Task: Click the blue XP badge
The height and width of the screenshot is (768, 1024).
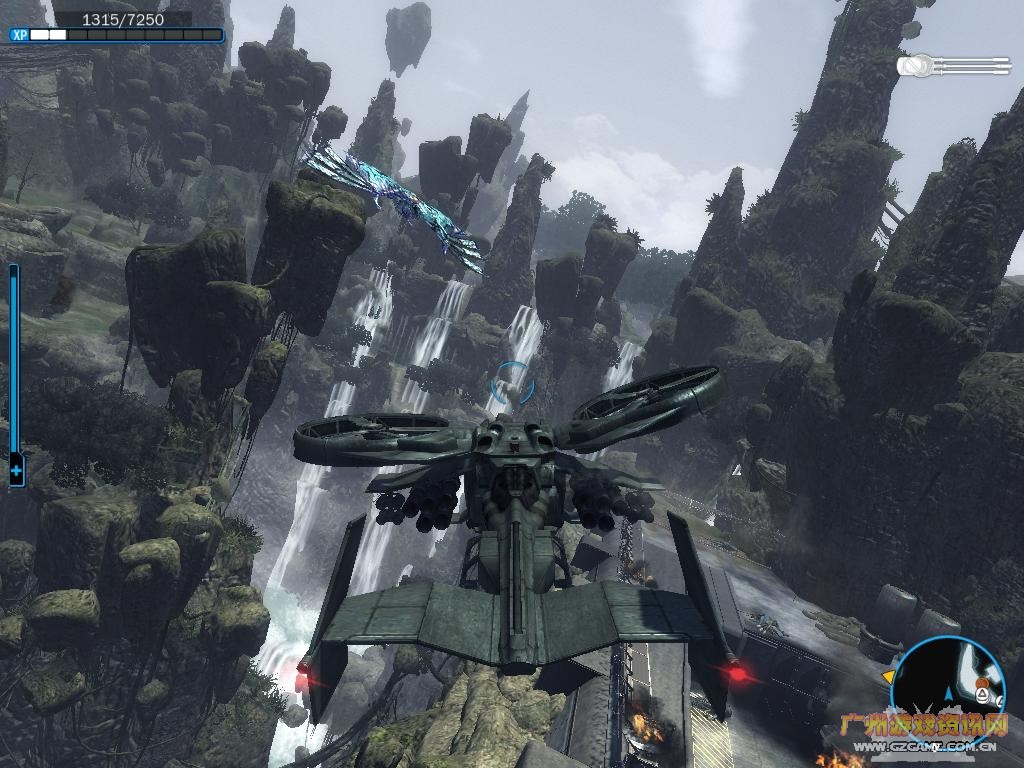Action: [x=19, y=35]
